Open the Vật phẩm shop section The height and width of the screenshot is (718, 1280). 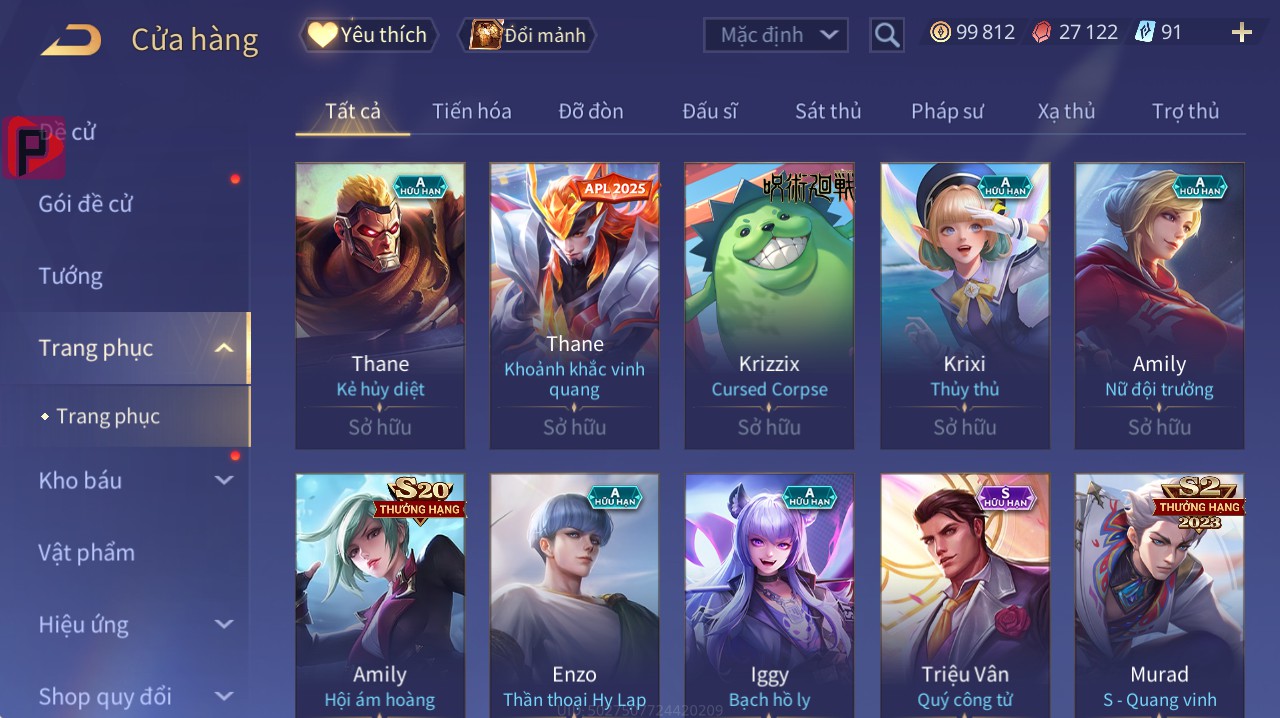[87, 552]
